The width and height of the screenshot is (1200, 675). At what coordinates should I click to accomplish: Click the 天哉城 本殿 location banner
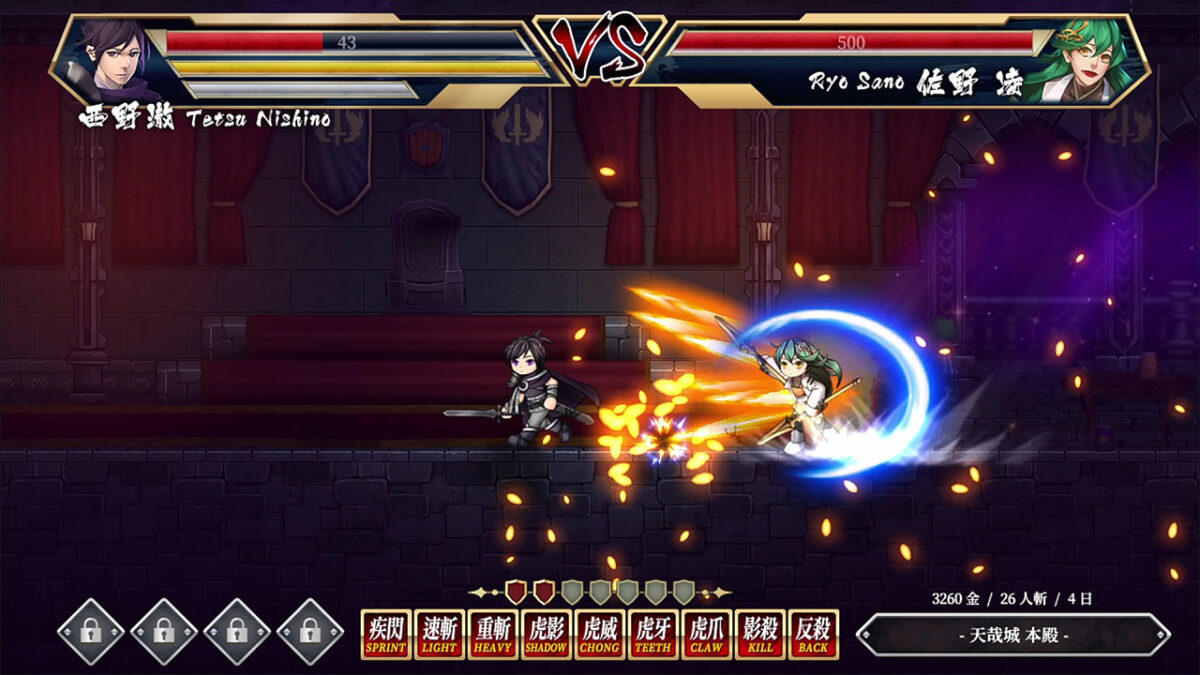click(1013, 635)
